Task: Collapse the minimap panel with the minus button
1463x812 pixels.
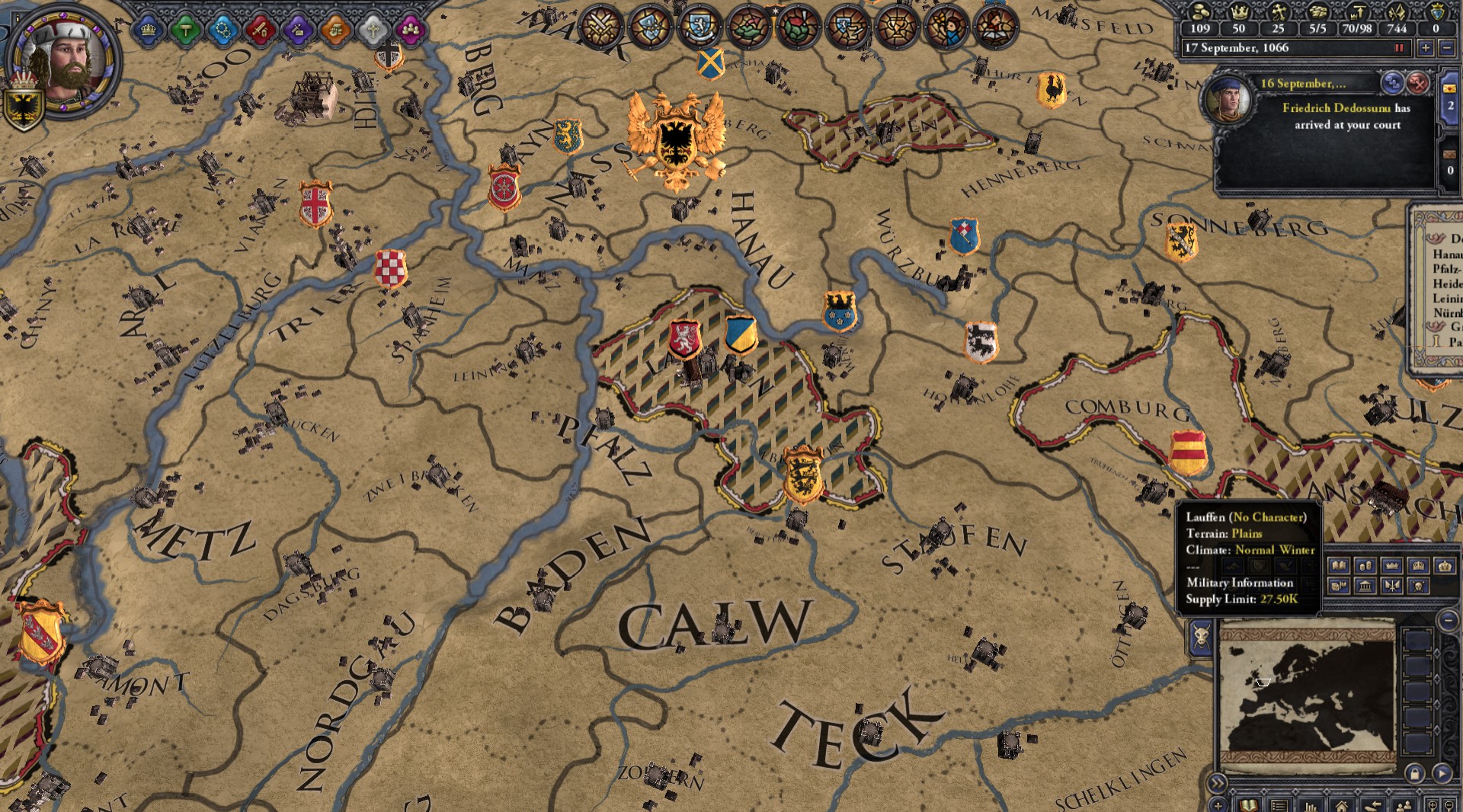Action: [1447, 620]
